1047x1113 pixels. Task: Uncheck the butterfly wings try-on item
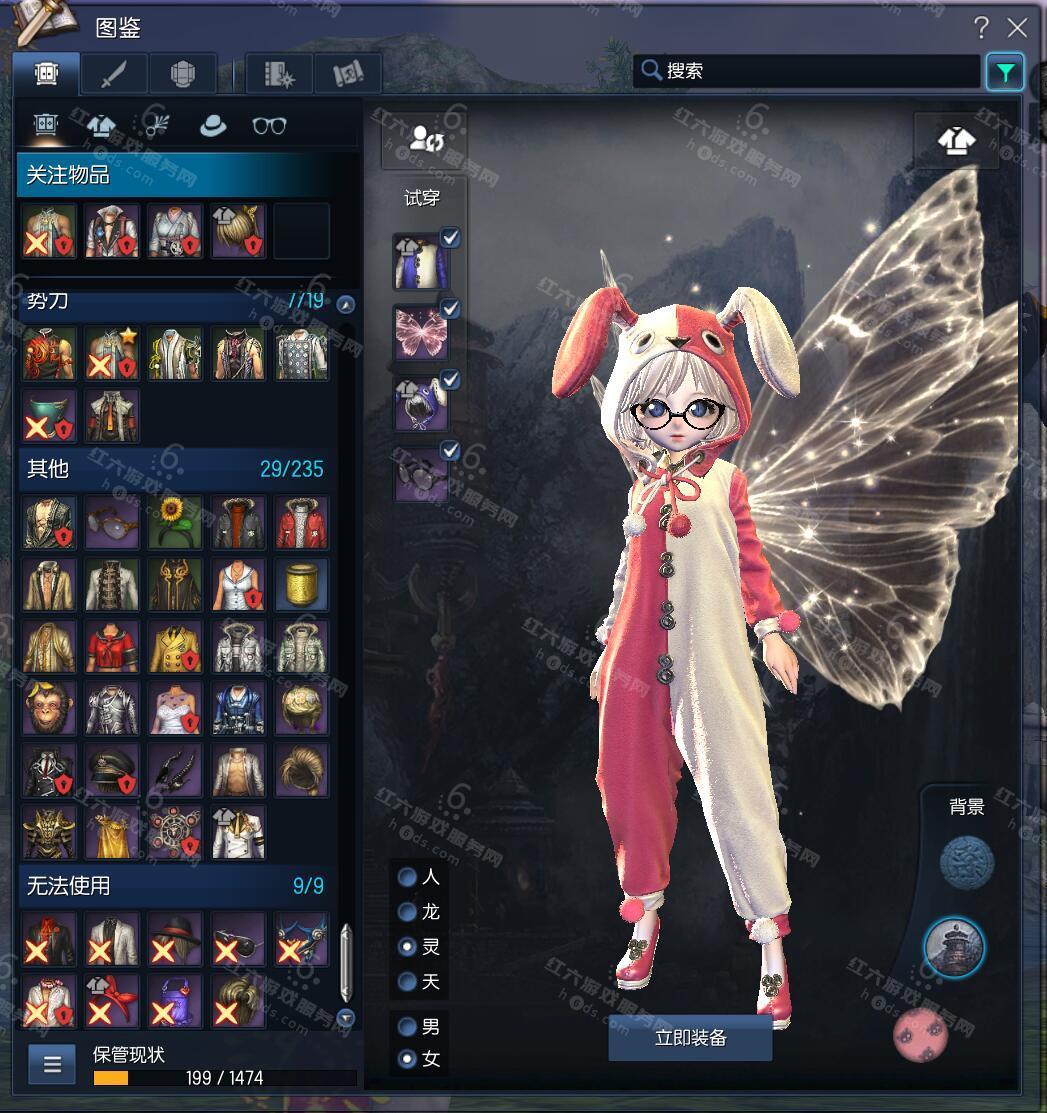point(450,309)
